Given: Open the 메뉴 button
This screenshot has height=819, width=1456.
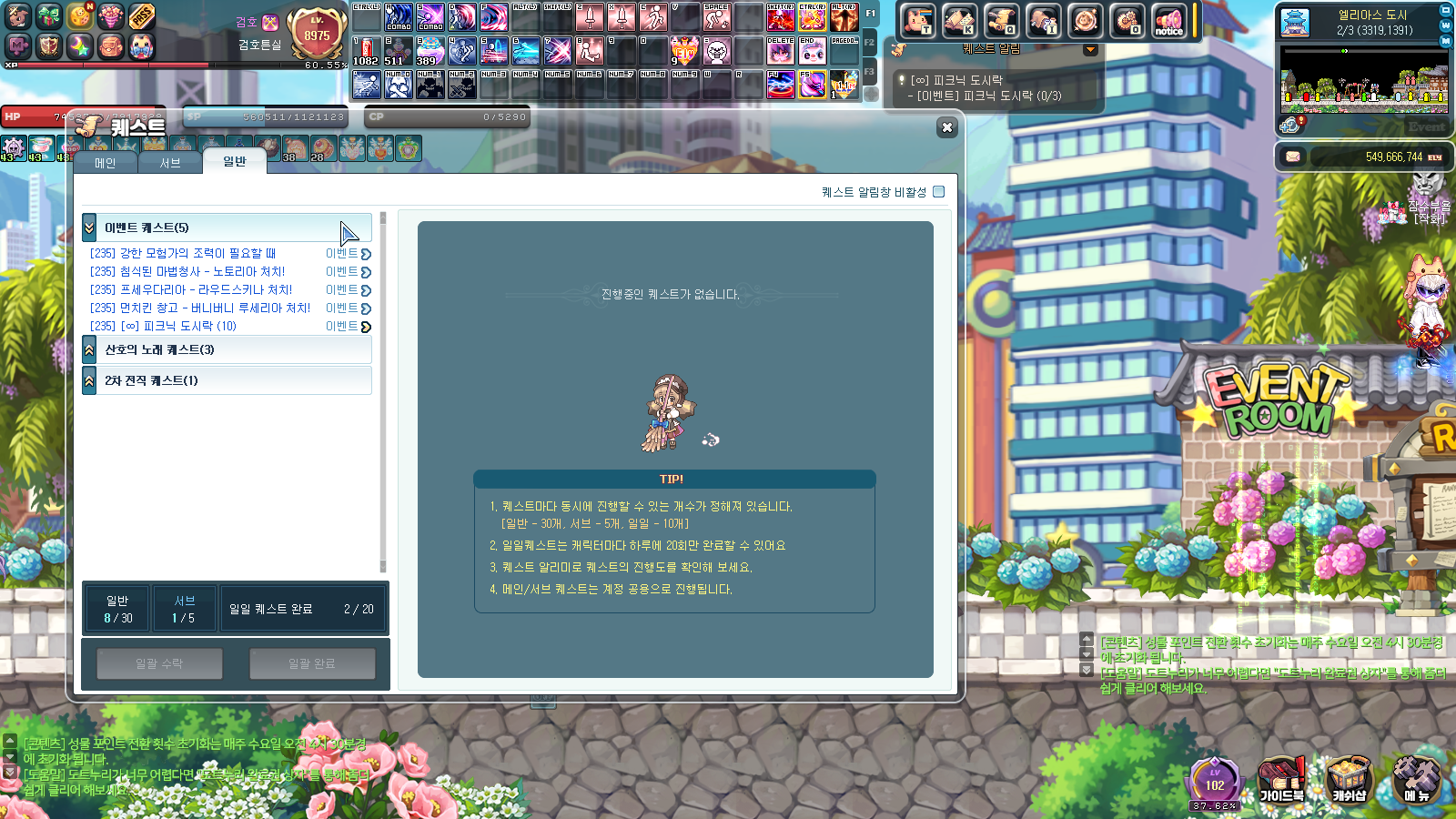Looking at the screenshot, I should (x=1416, y=782).
